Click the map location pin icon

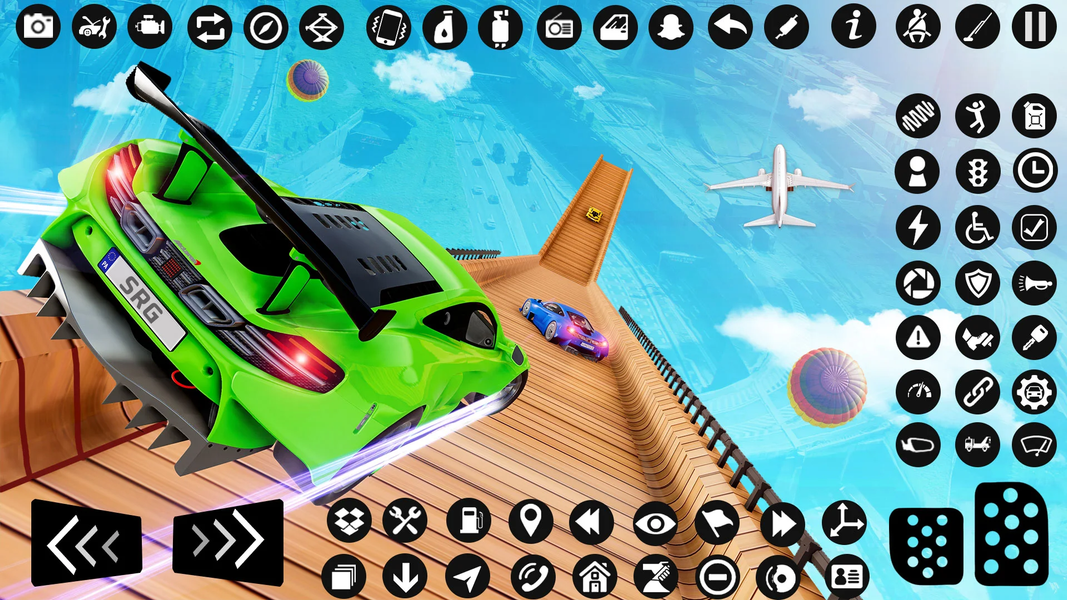(530, 520)
